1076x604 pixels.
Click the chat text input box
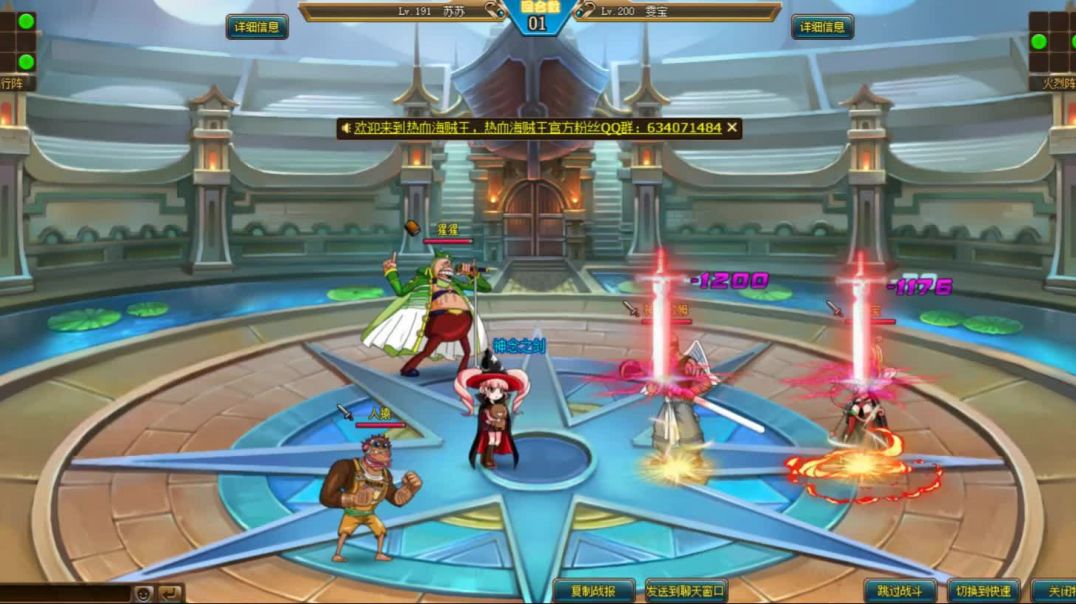point(65,593)
